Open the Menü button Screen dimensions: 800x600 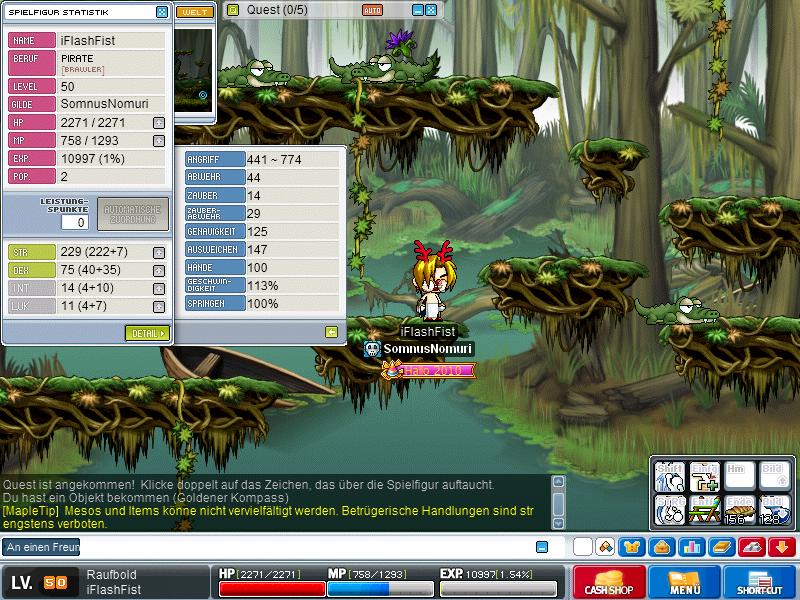(x=685, y=583)
